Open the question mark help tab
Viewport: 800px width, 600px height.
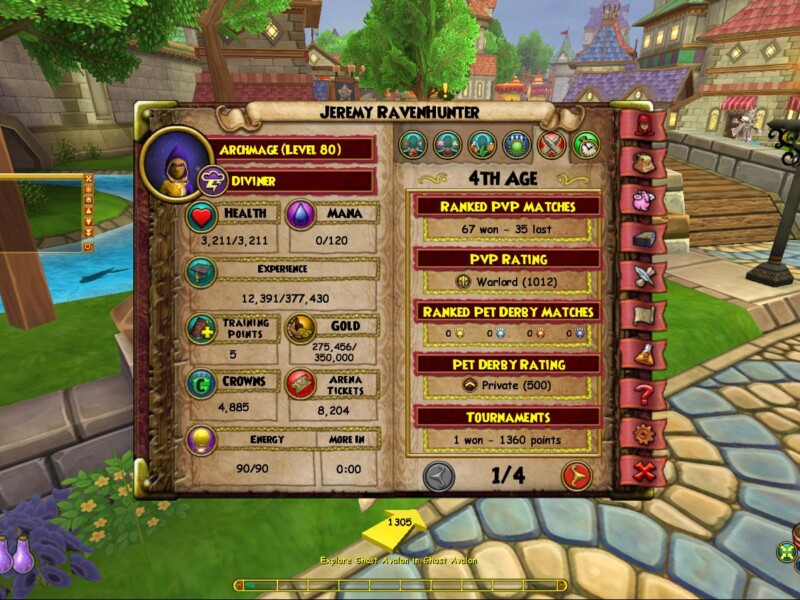[643, 394]
